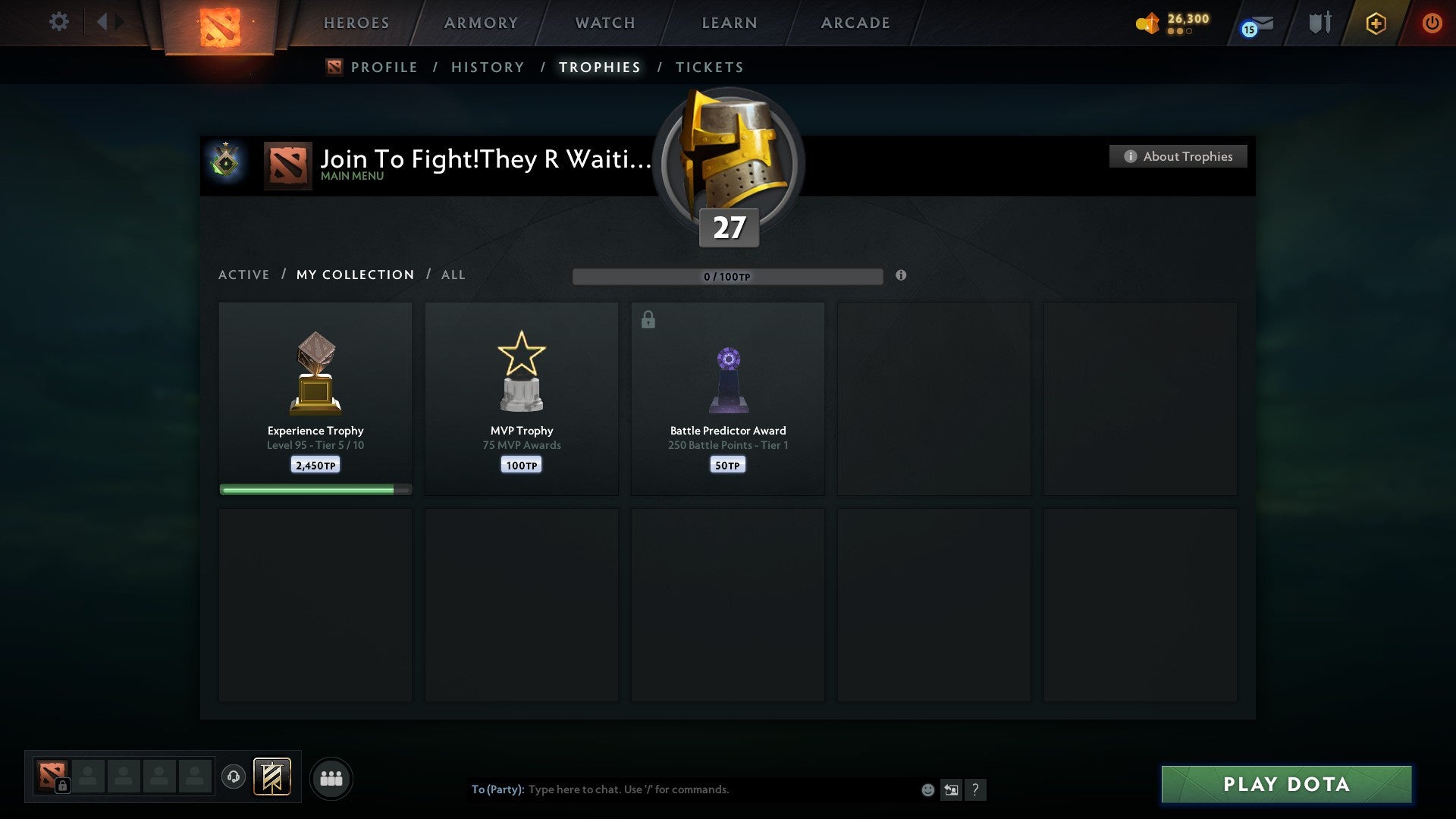Viewport: 1456px width, 819px height.
Task: Click the Dota logo in the top bar
Action: tap(218, 27)
